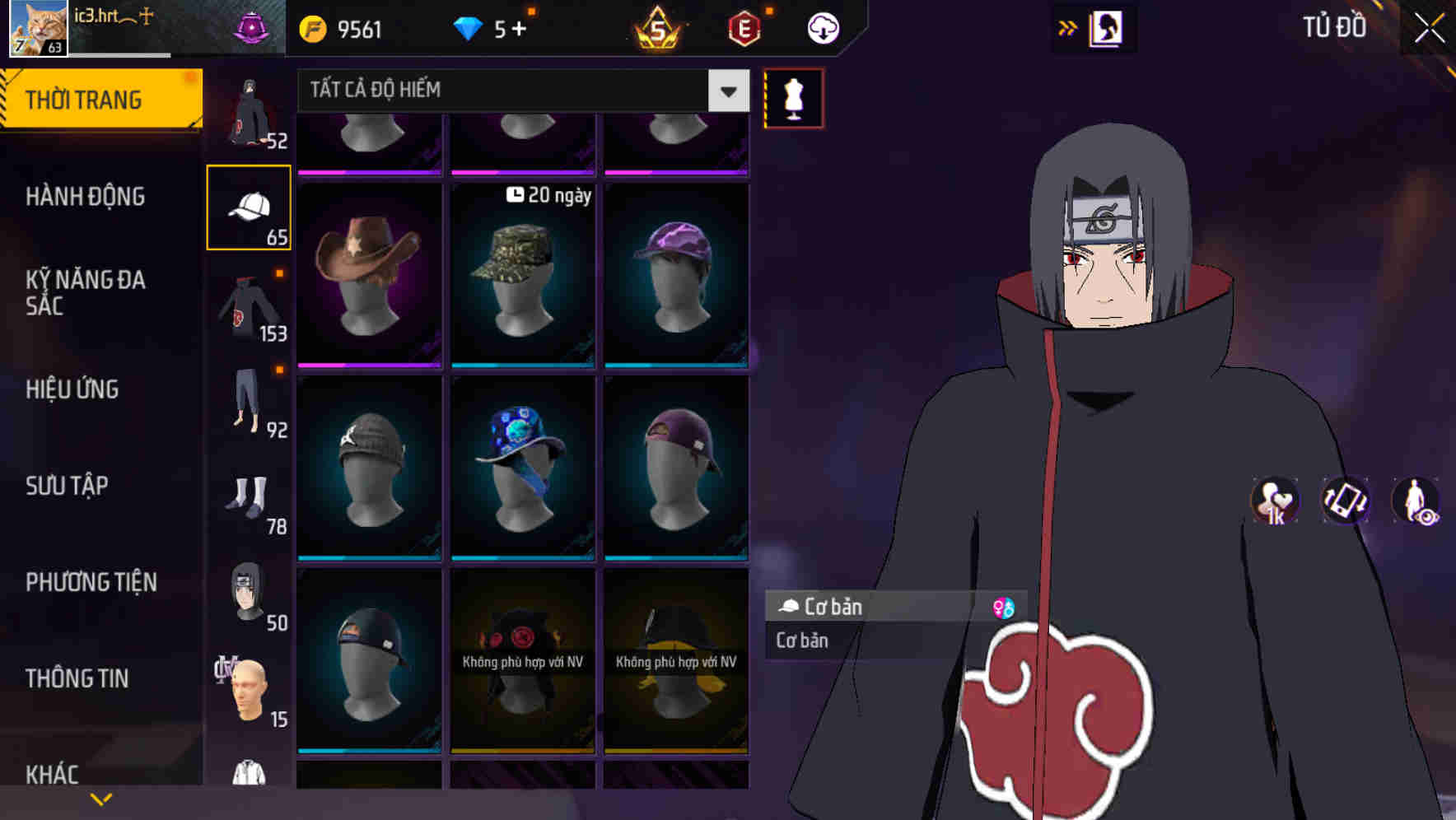
Task: Collapse the panel with the double chevron near top right
Action: coord(1068,26)
